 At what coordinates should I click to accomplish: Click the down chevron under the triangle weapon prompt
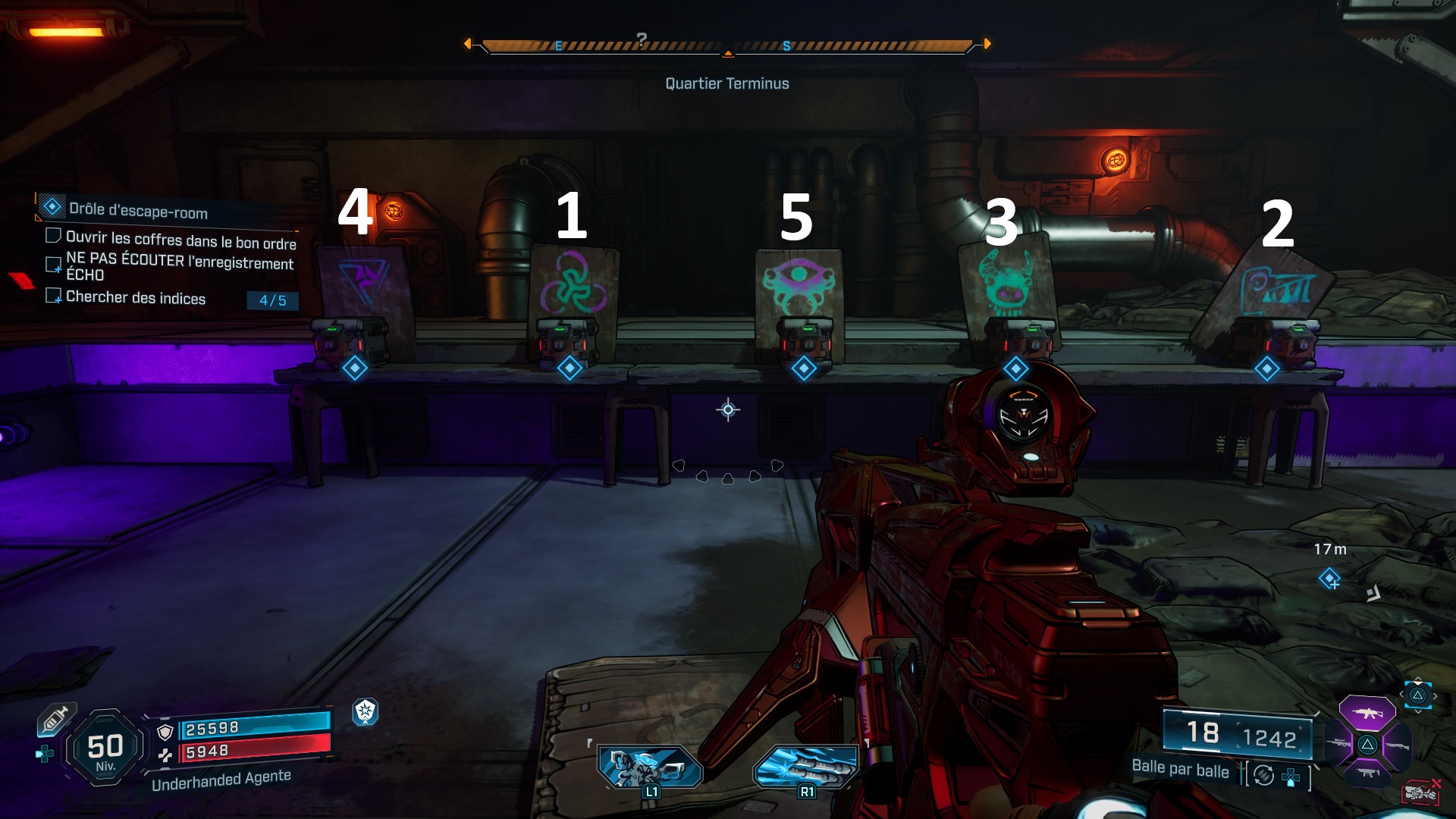click(1418, 711)
